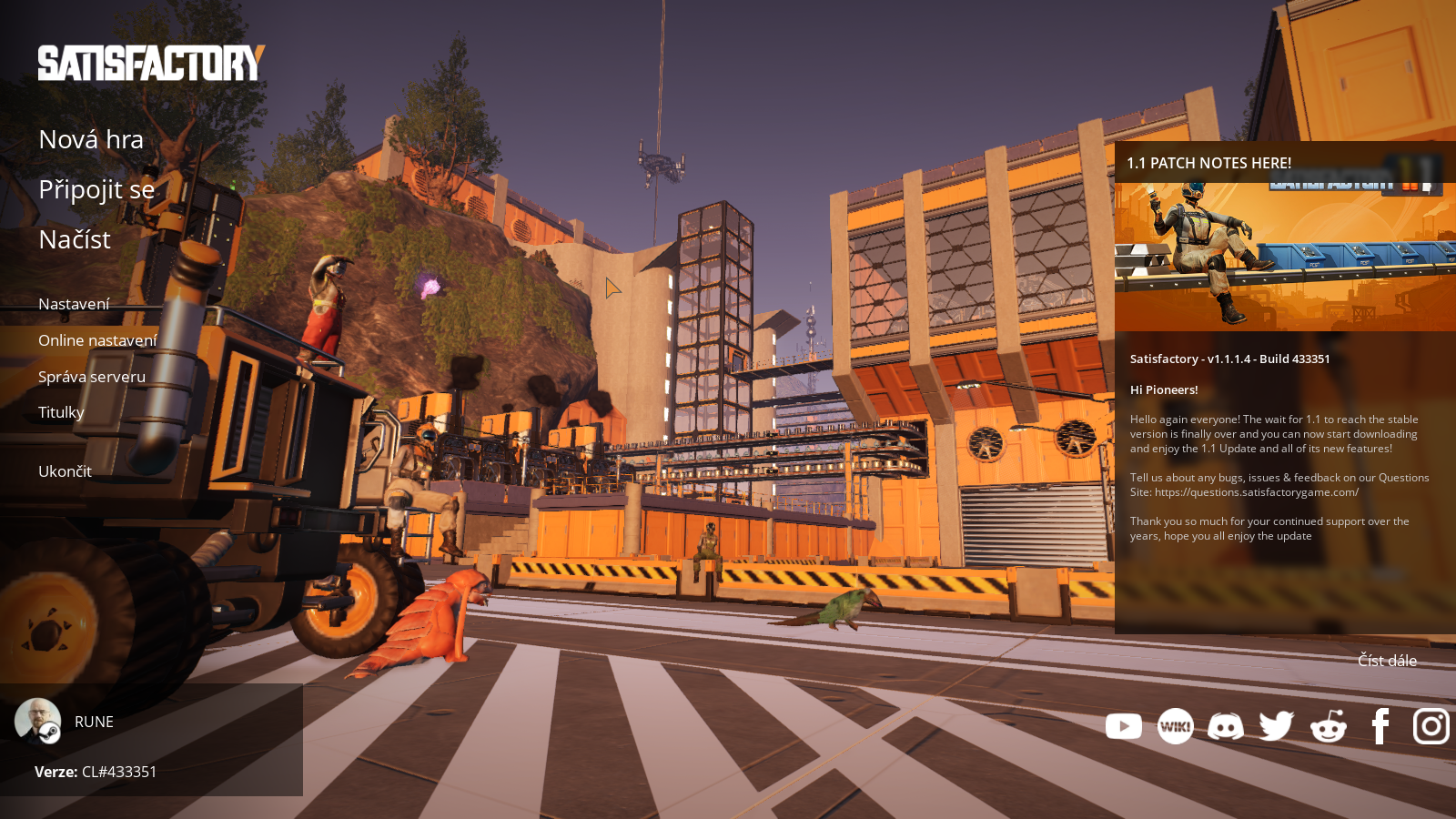Open the Nastavení settings menu
The height and width of the screenshot is (819, 1456).
(x=74, y=304)
